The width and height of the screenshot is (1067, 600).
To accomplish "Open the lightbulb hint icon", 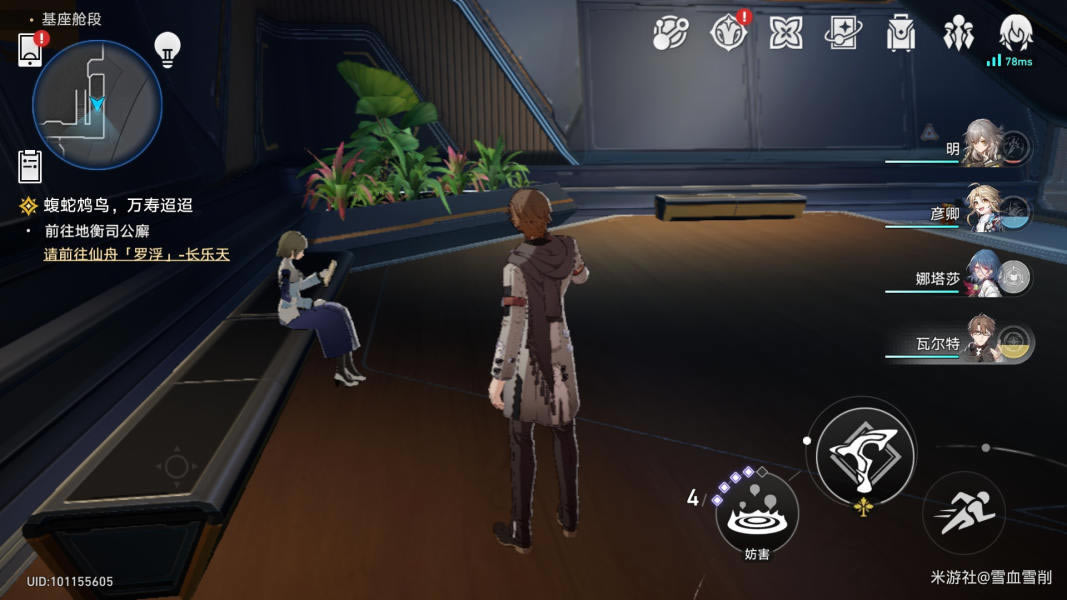I will [166, 47].
